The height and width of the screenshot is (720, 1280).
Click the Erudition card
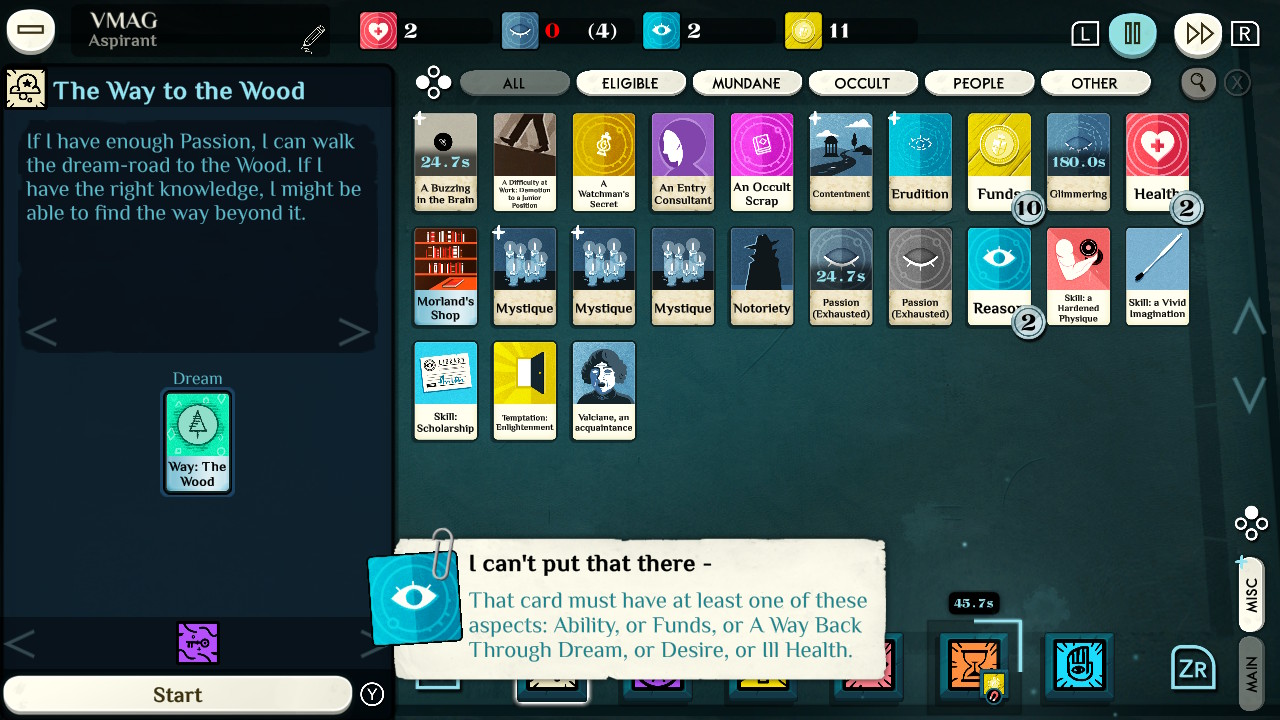[x=920, y=162]
